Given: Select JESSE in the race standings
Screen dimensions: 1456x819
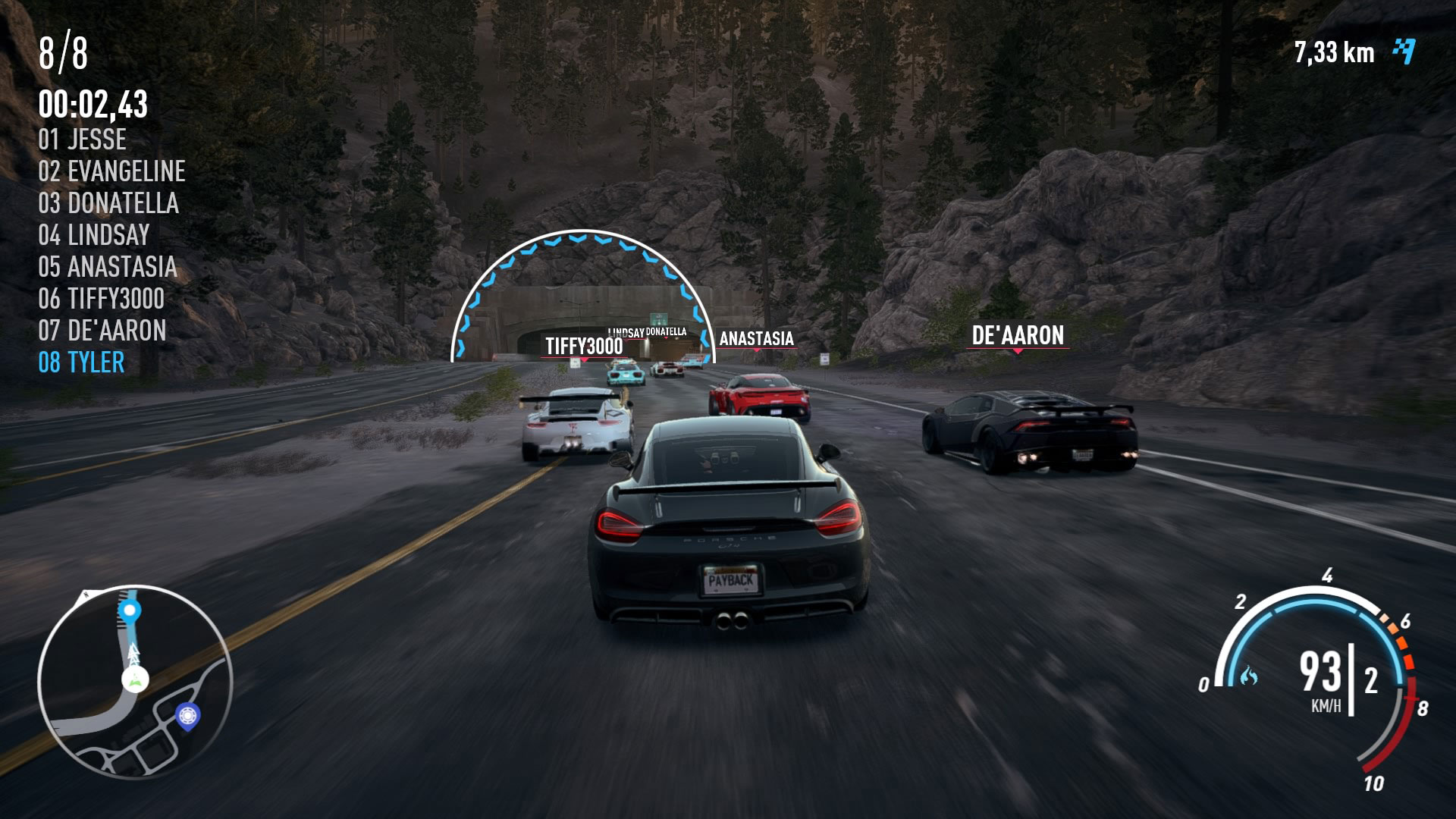Looking at the screenshot, I should click(83, 140).
